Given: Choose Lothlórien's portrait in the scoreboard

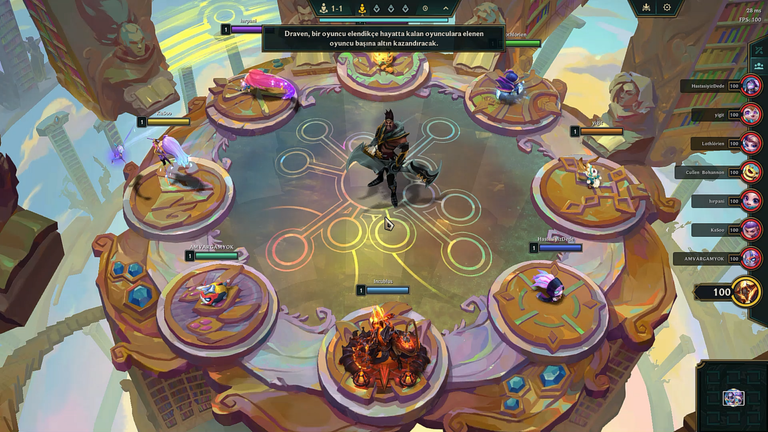Looking at the screenshot, I should coord(750,143).
